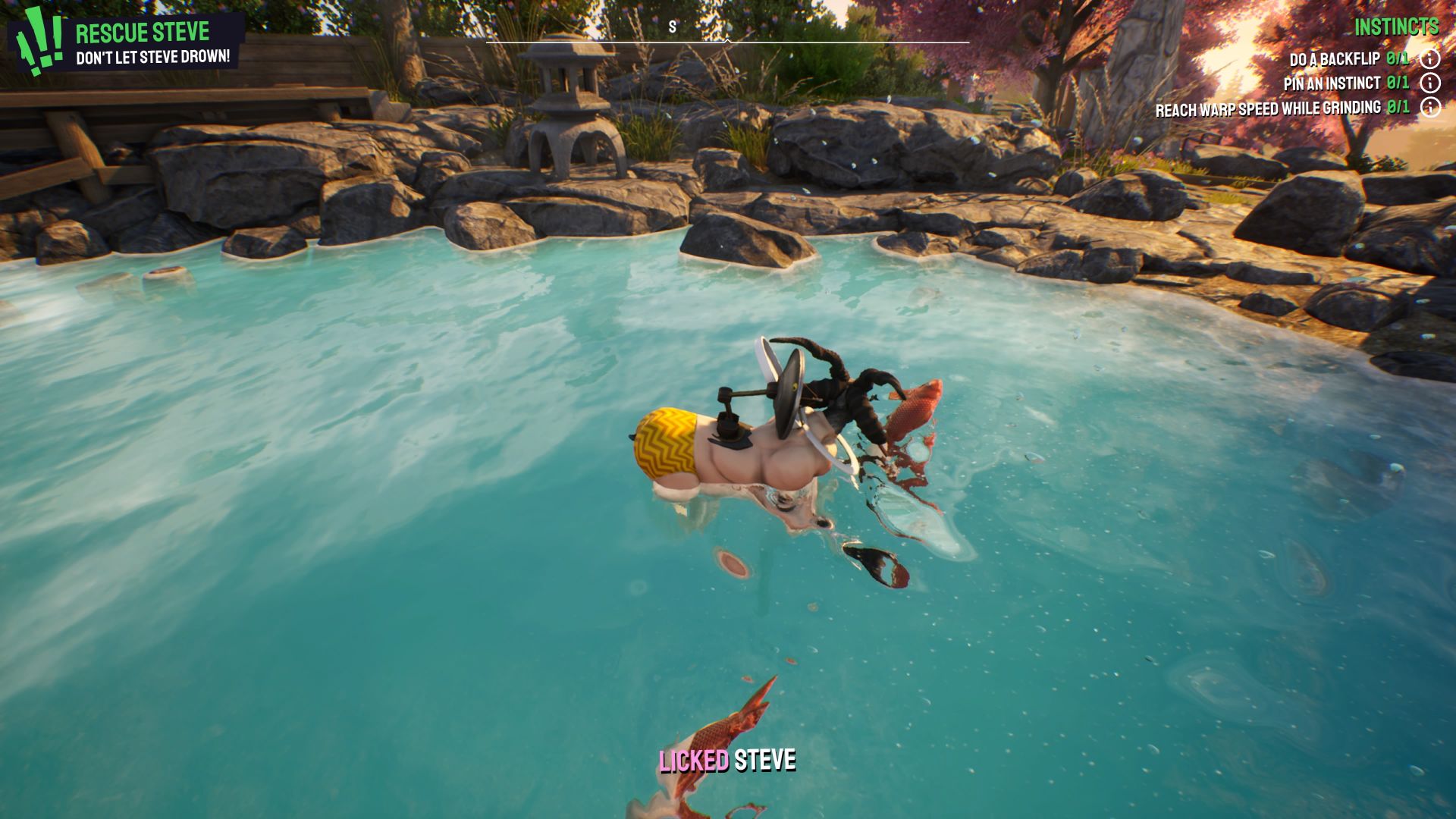This screenshot has height=819, width=1456.
Task: Click the S marker on the compass bar
Action: click(x=670, y=25)
